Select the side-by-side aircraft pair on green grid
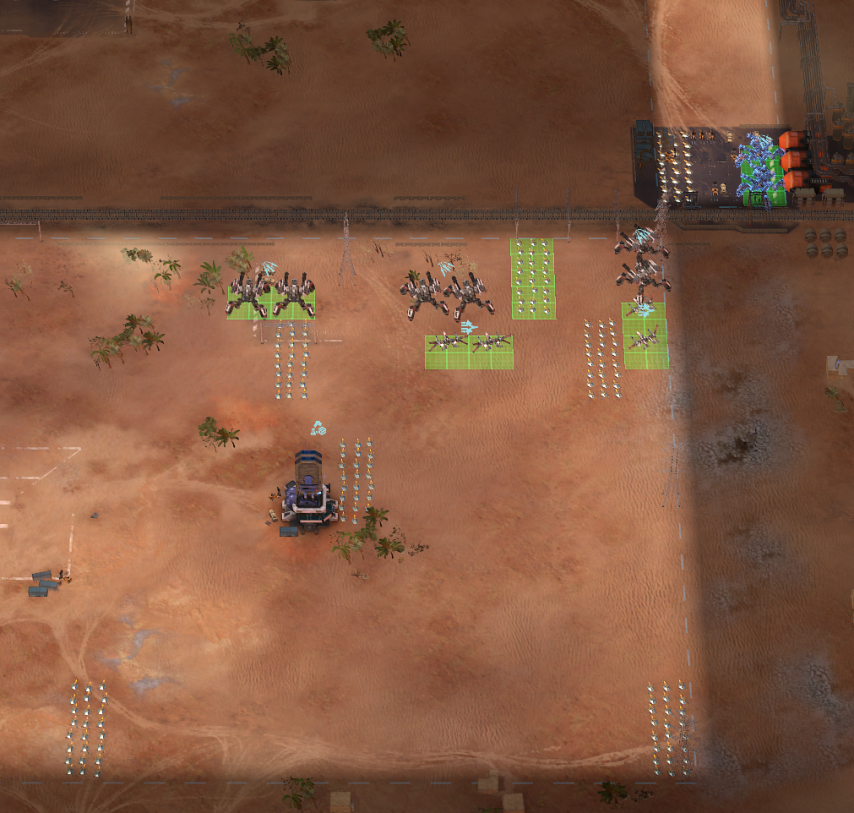This screenshot has width=854, height=813. tap(469, 346)
